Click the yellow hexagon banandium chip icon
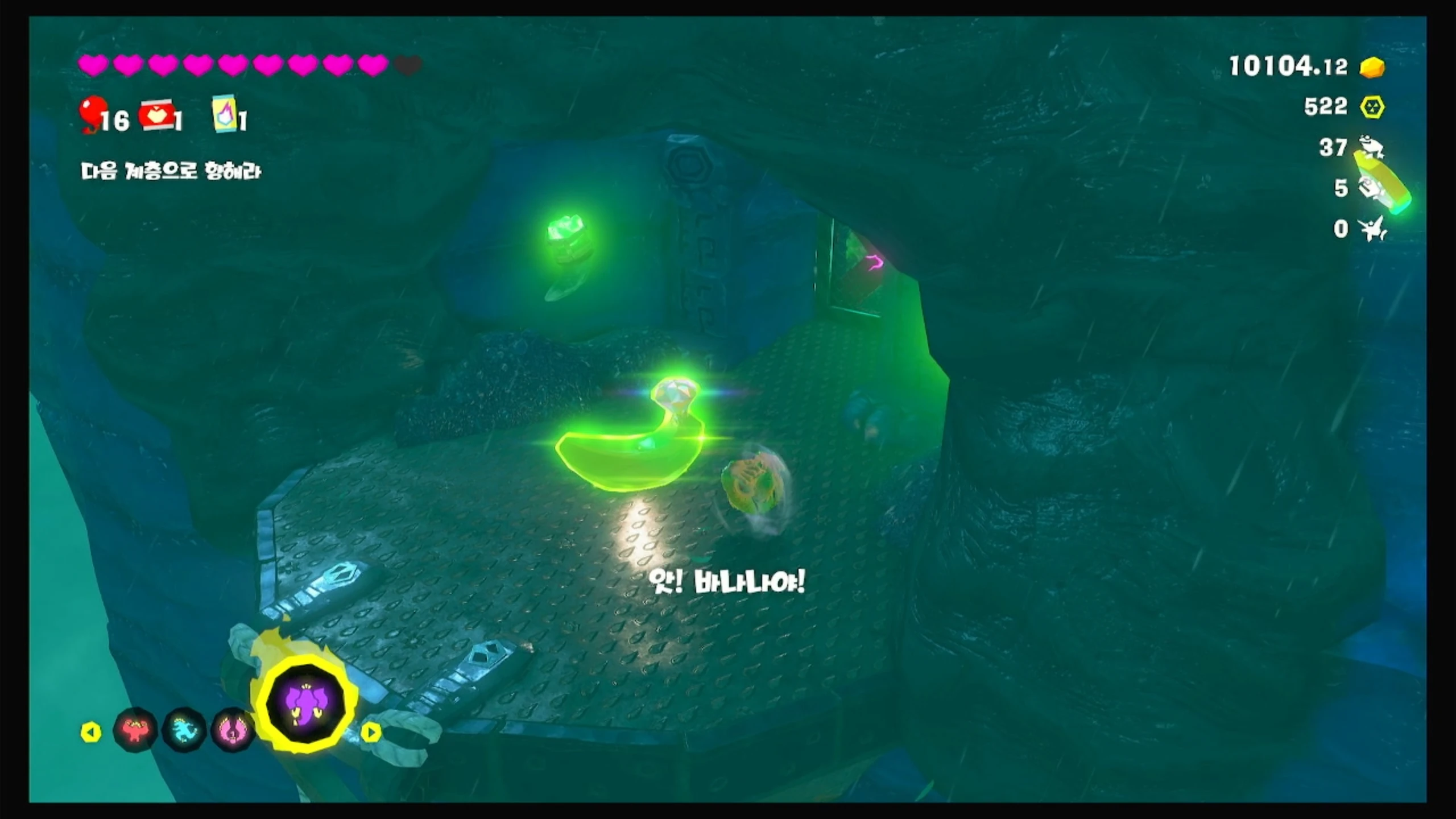The width and height of the screenshot is (1456, 819). click(1372, 107)
